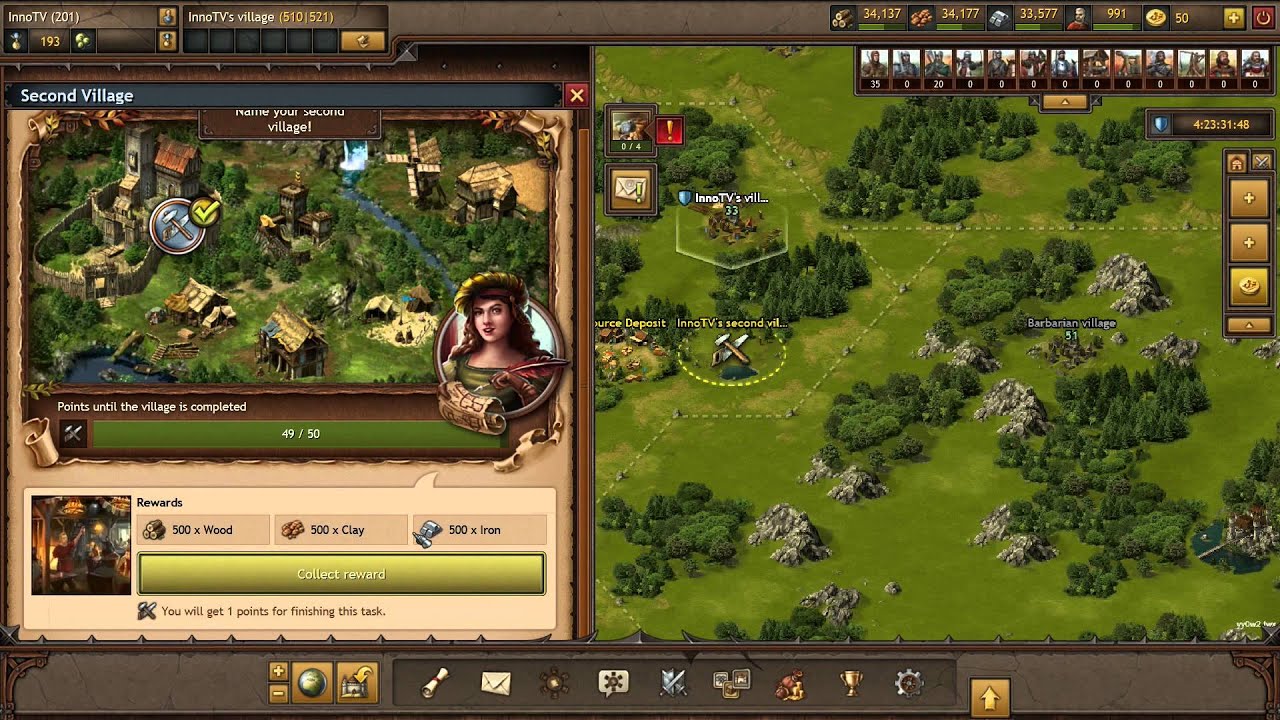
Task: Open the Tribe panel icon
Action: click(x=554, y=684)
